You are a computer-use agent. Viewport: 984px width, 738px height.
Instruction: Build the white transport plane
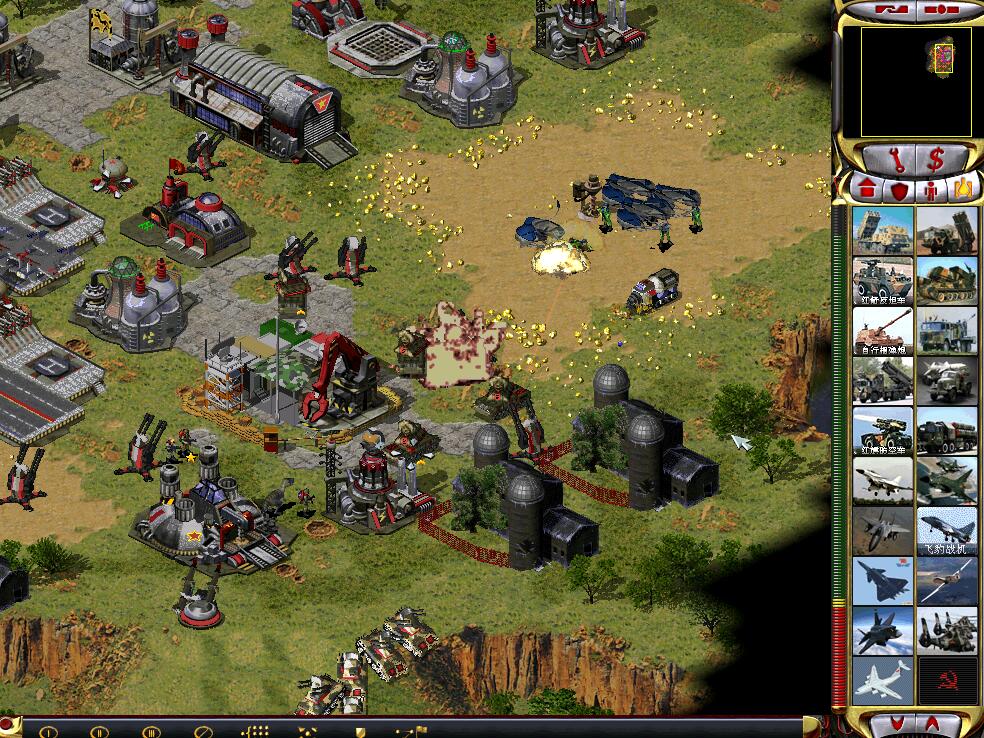click(883, 680)
